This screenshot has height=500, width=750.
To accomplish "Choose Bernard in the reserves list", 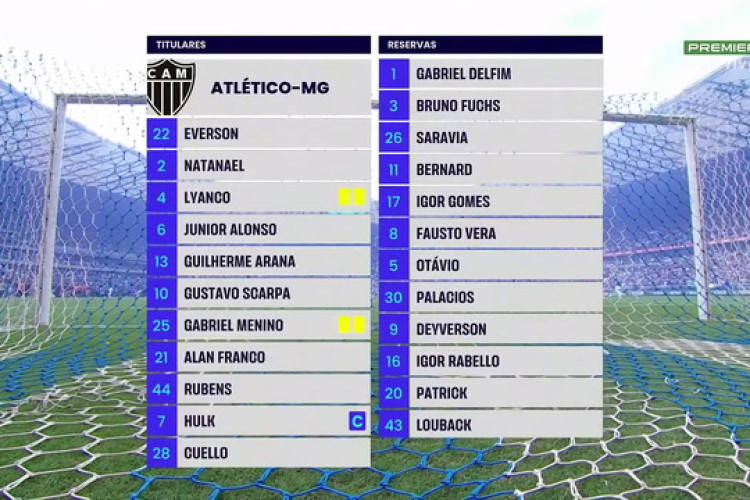I will [490, 169].
